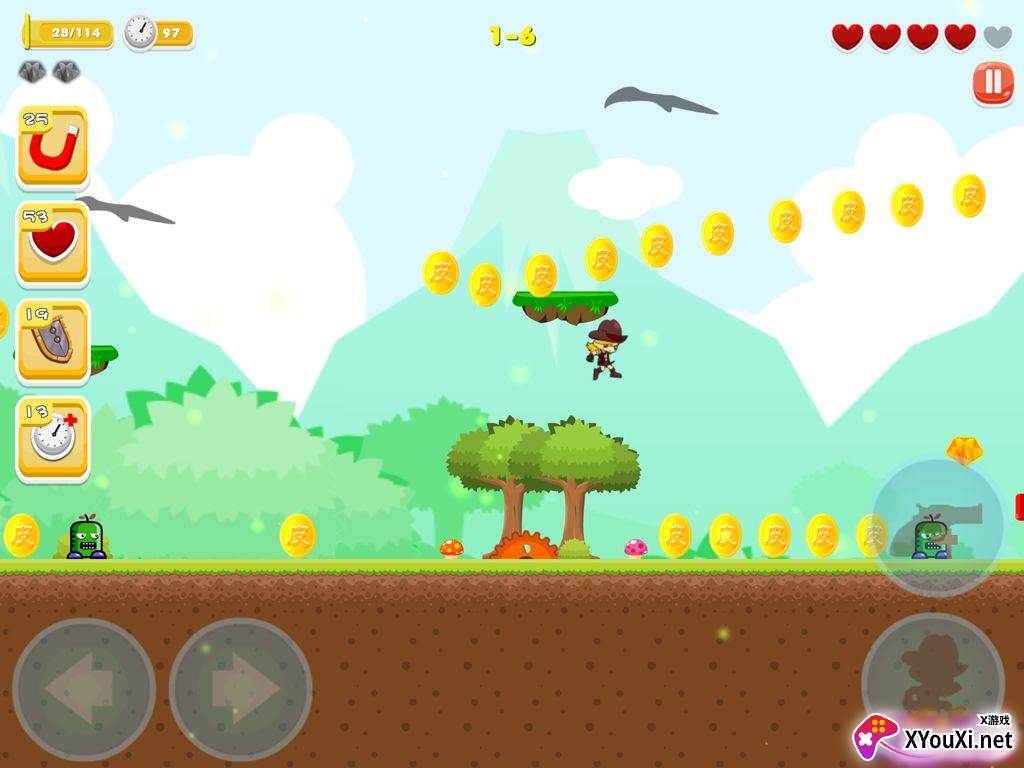Use the extra heart power-up

[53, 244]
